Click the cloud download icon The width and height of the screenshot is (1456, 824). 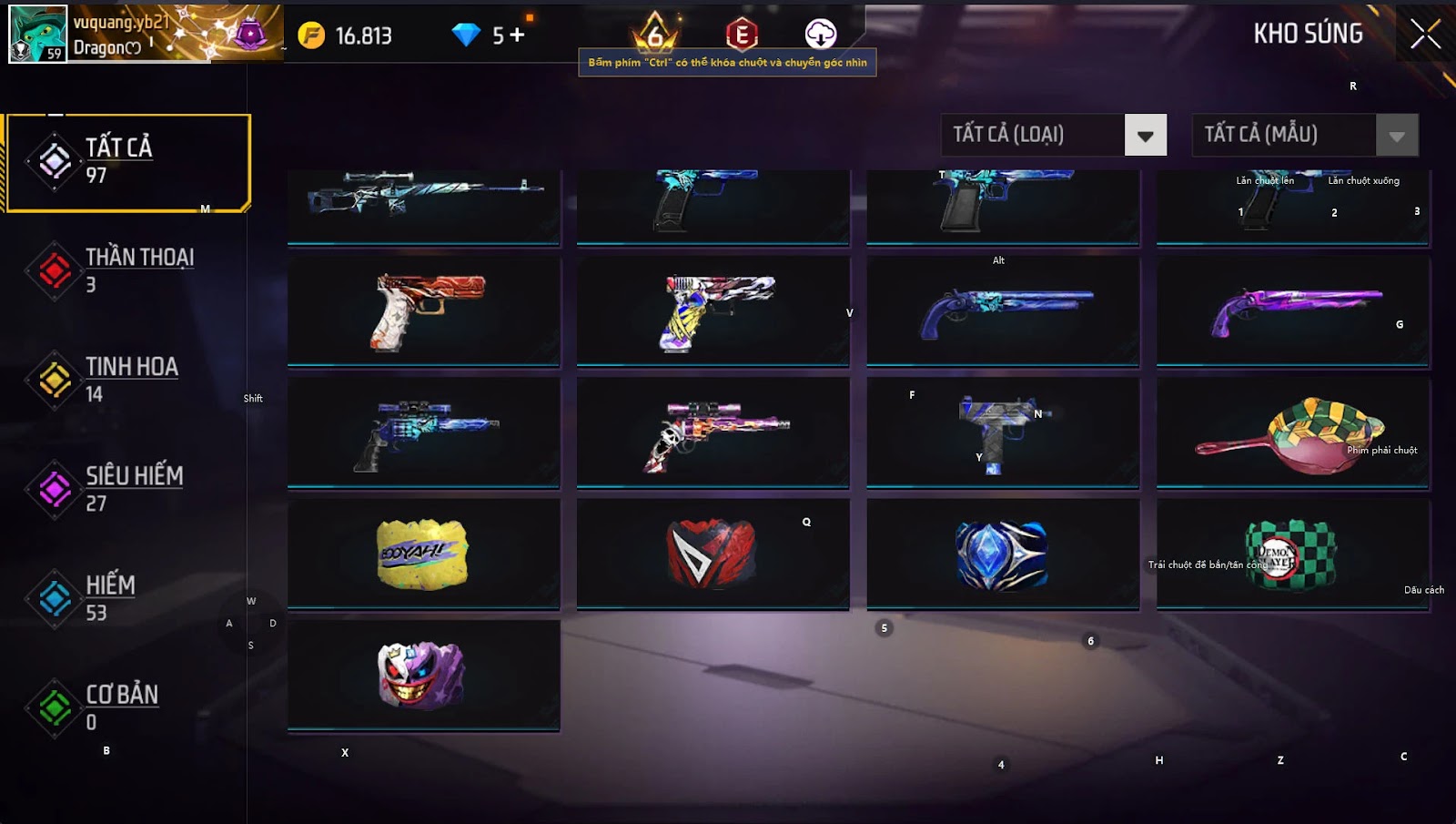point(820,35)
